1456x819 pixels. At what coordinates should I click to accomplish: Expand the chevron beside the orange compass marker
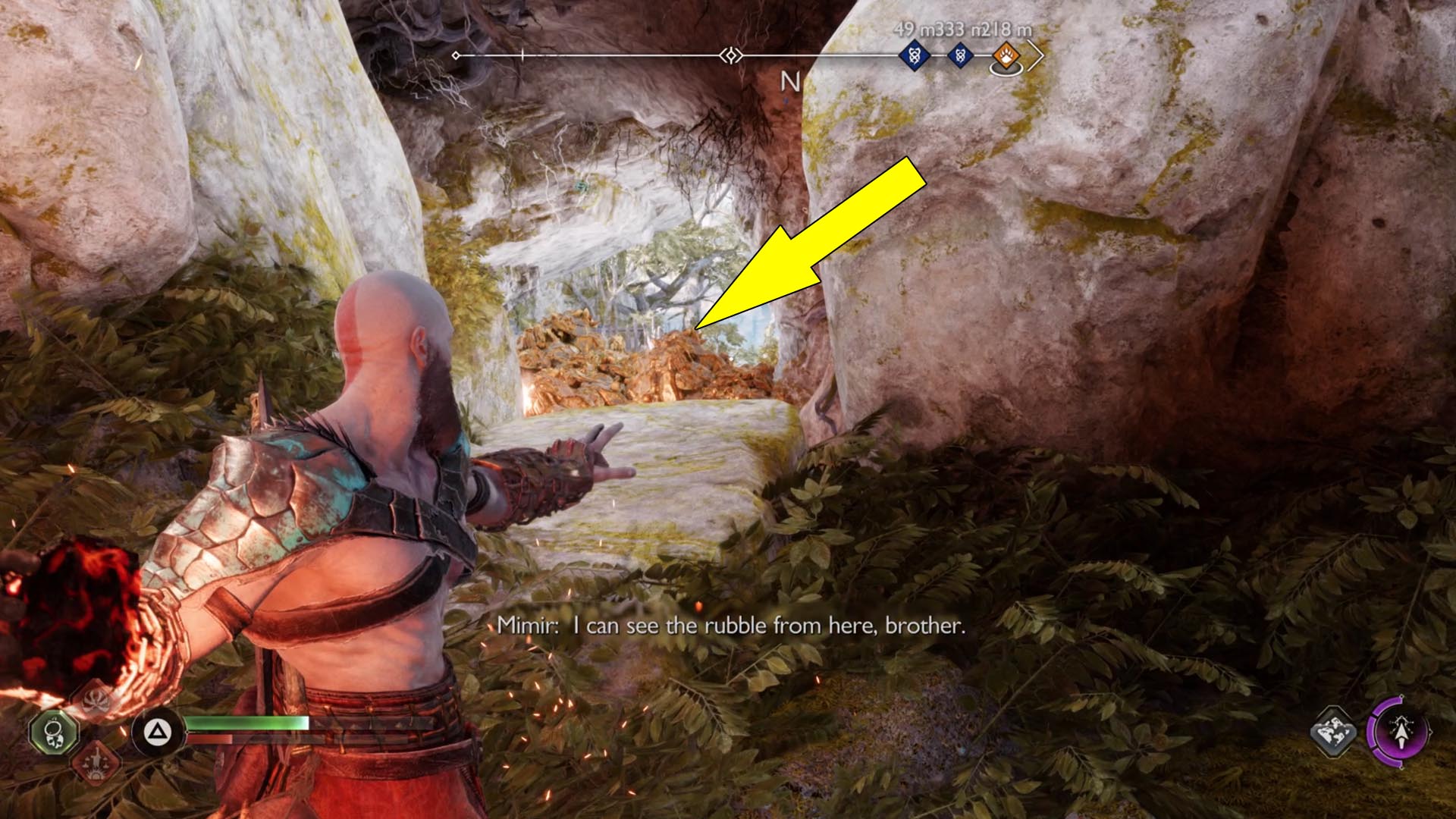pyautogui.click(x=1034, y=56)
